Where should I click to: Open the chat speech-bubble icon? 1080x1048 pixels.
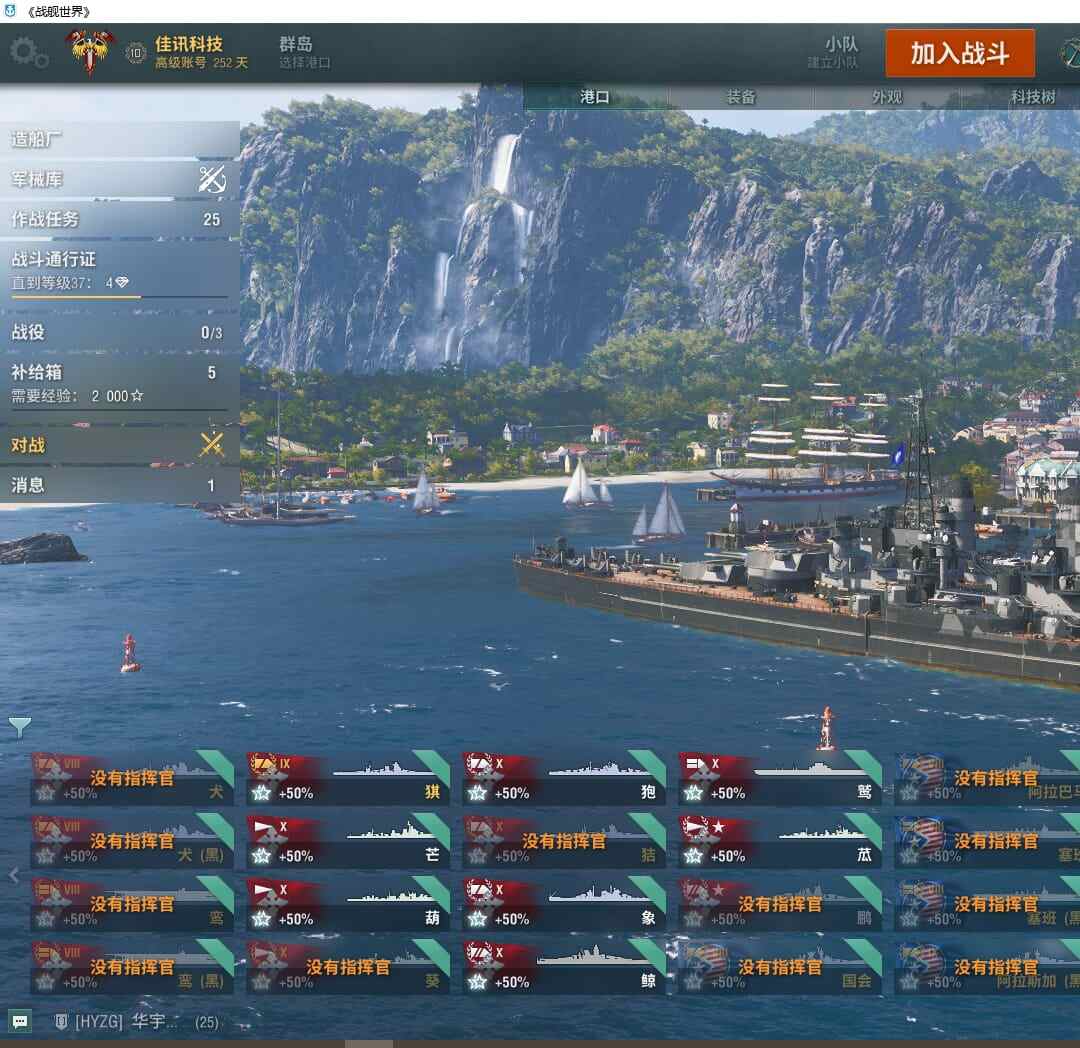(21, 1021)
